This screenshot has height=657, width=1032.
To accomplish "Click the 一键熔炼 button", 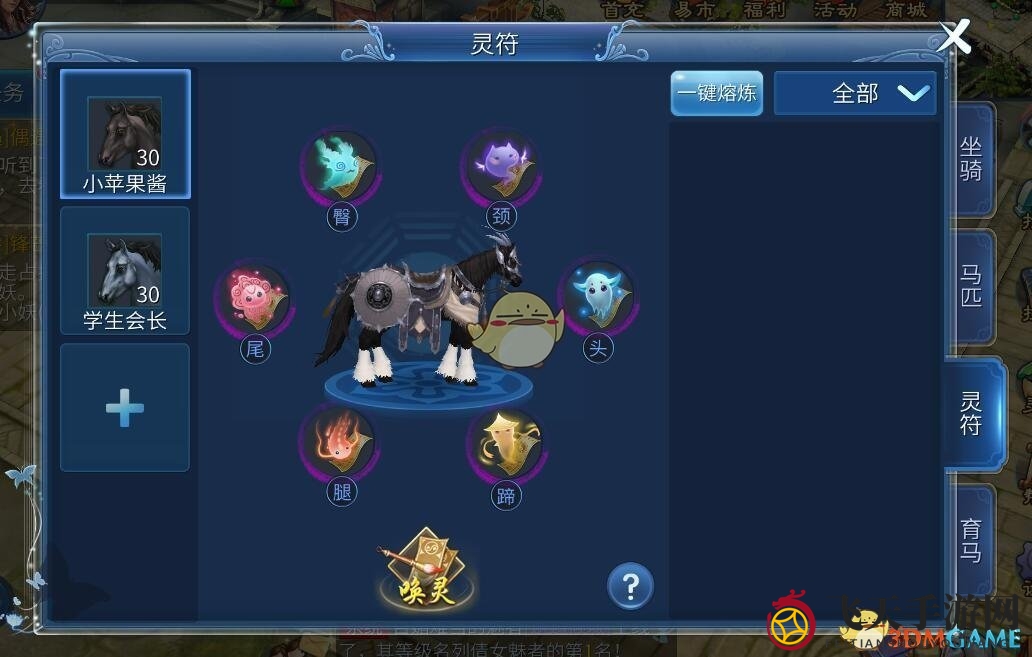I will click(x=716, y=94).
